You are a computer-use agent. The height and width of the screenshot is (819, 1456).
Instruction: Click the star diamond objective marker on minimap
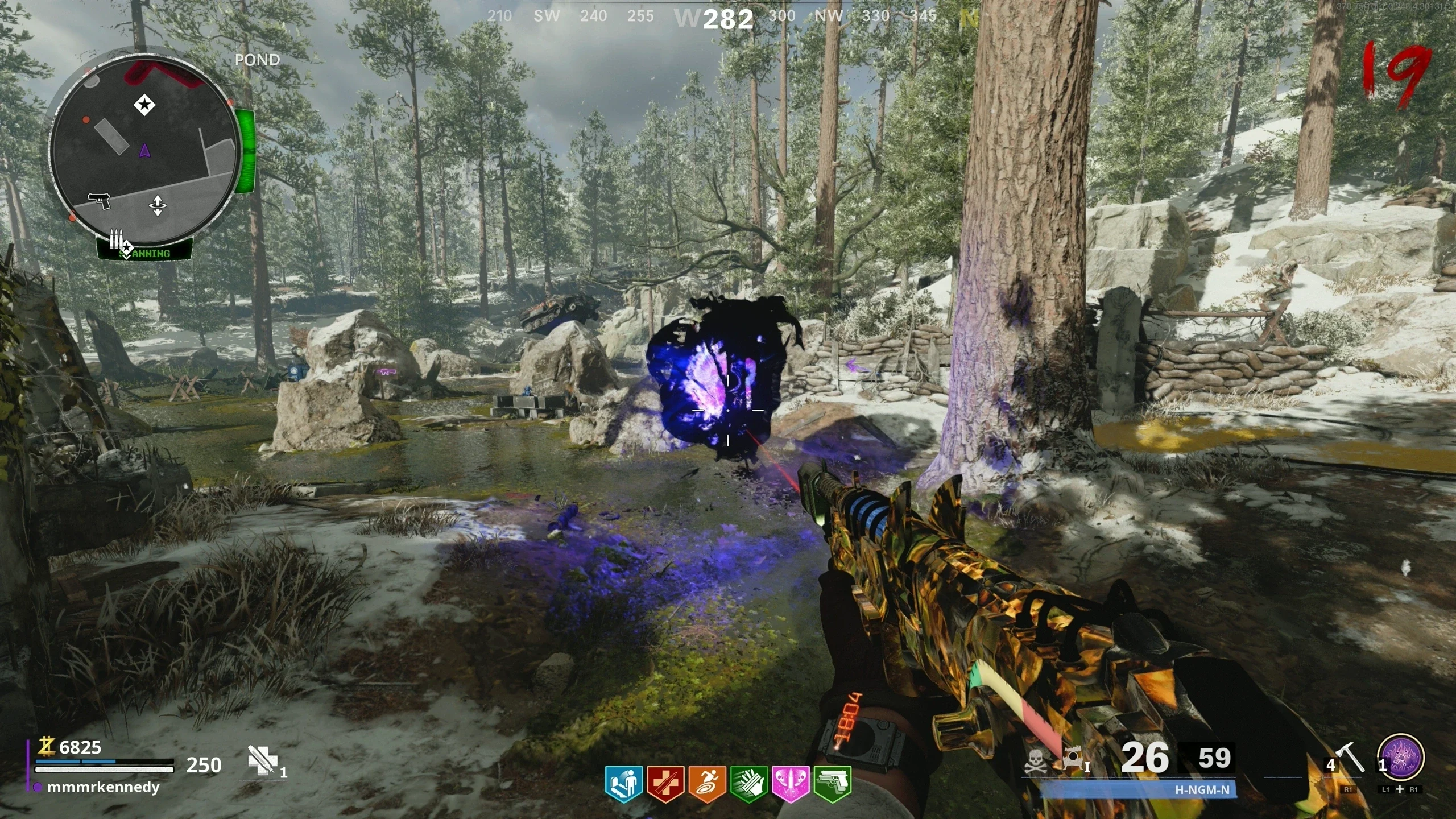(x=144, y=105)
